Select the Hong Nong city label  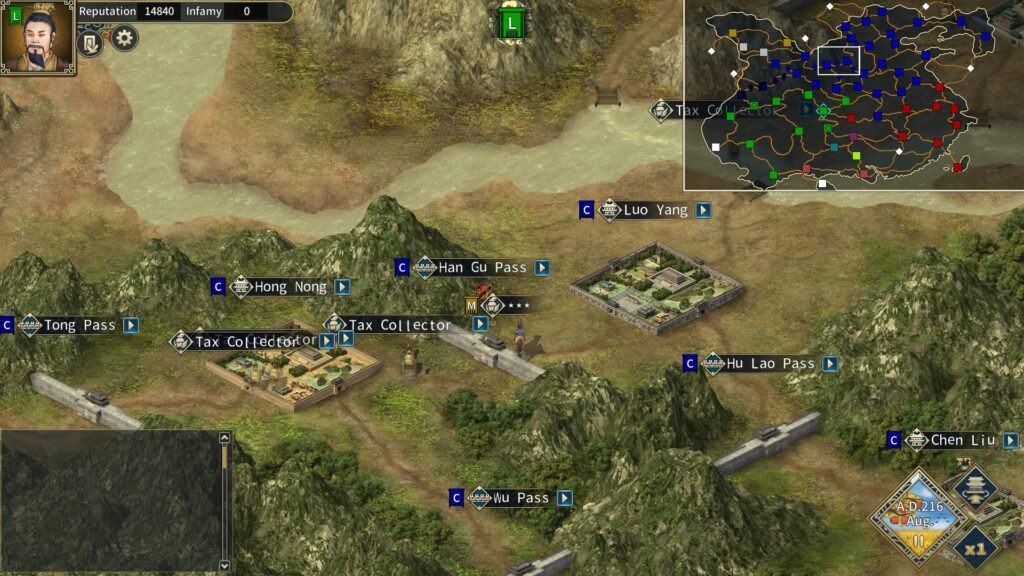pyautogui.click(x=289, y=287)
